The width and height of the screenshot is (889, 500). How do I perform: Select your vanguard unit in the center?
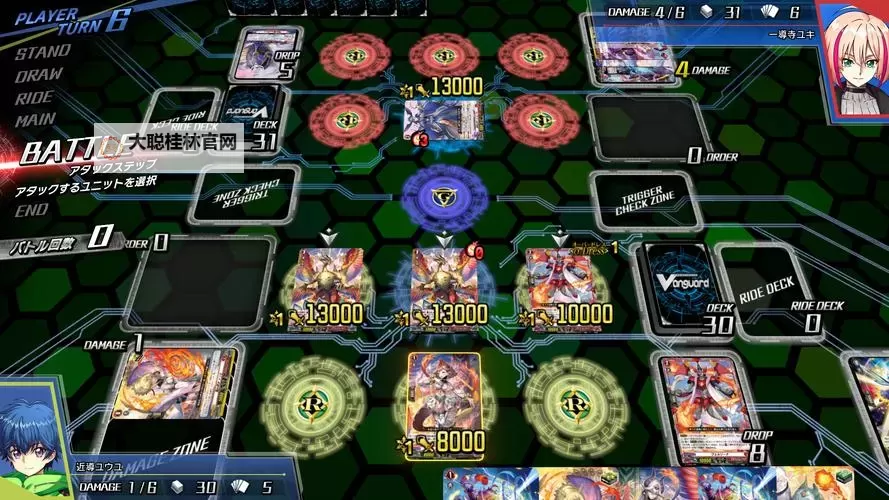coord(443,280)
